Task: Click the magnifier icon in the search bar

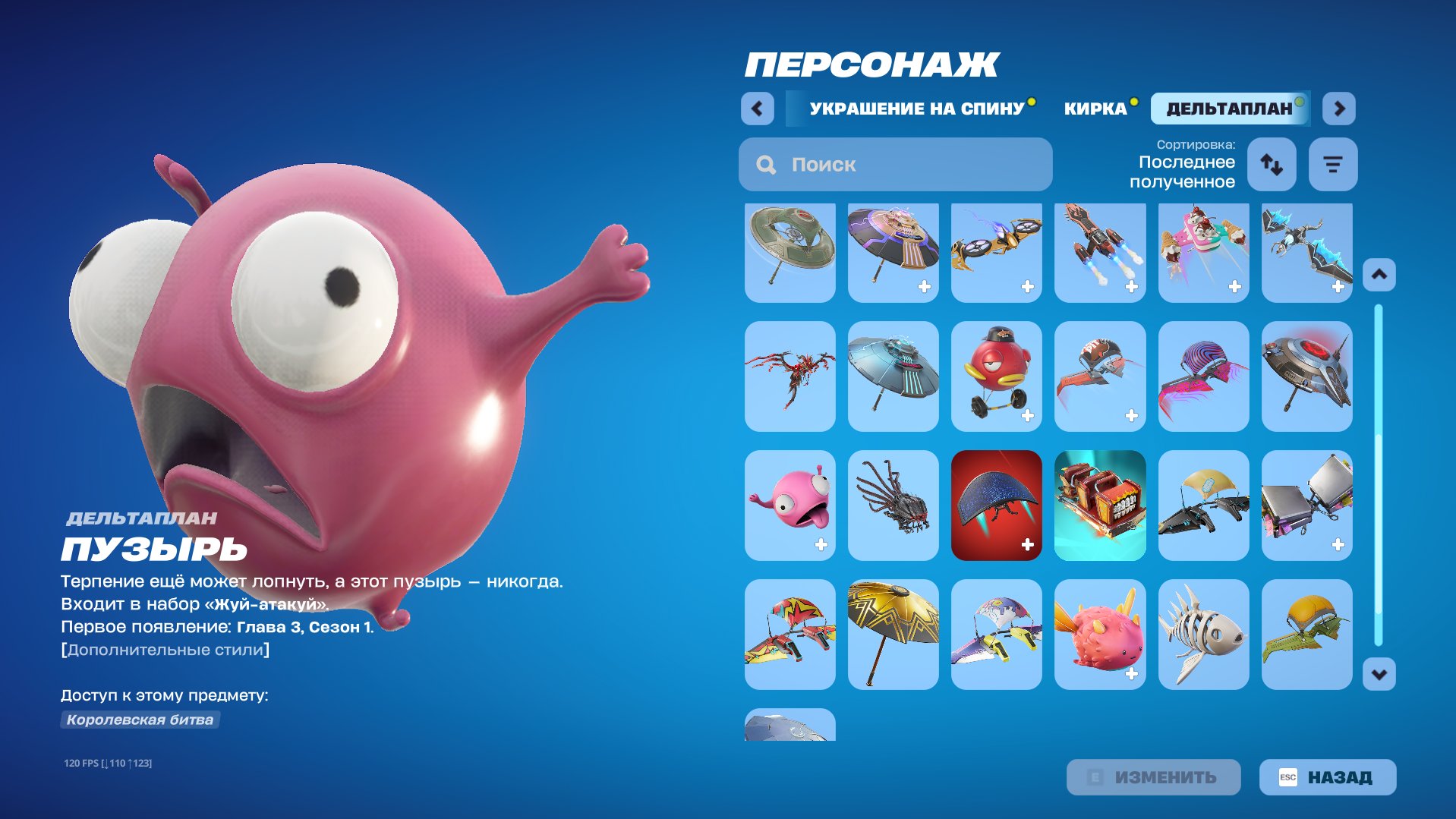Action: pyautogui.click(x=765, y=164)
